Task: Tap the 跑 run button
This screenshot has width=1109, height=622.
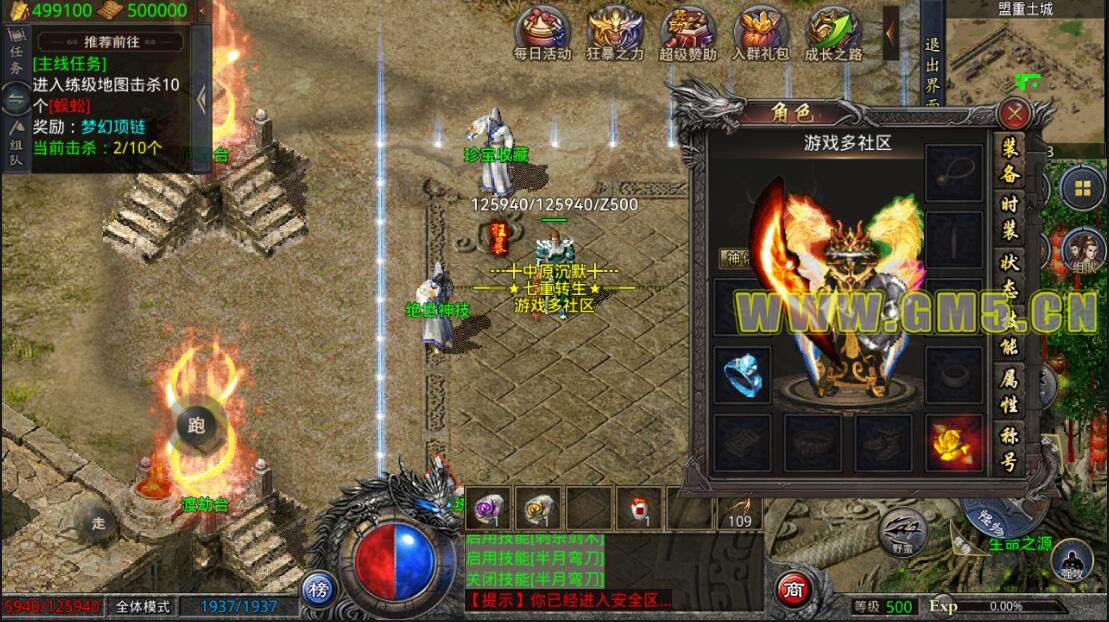Action: [x=196, y=425]
